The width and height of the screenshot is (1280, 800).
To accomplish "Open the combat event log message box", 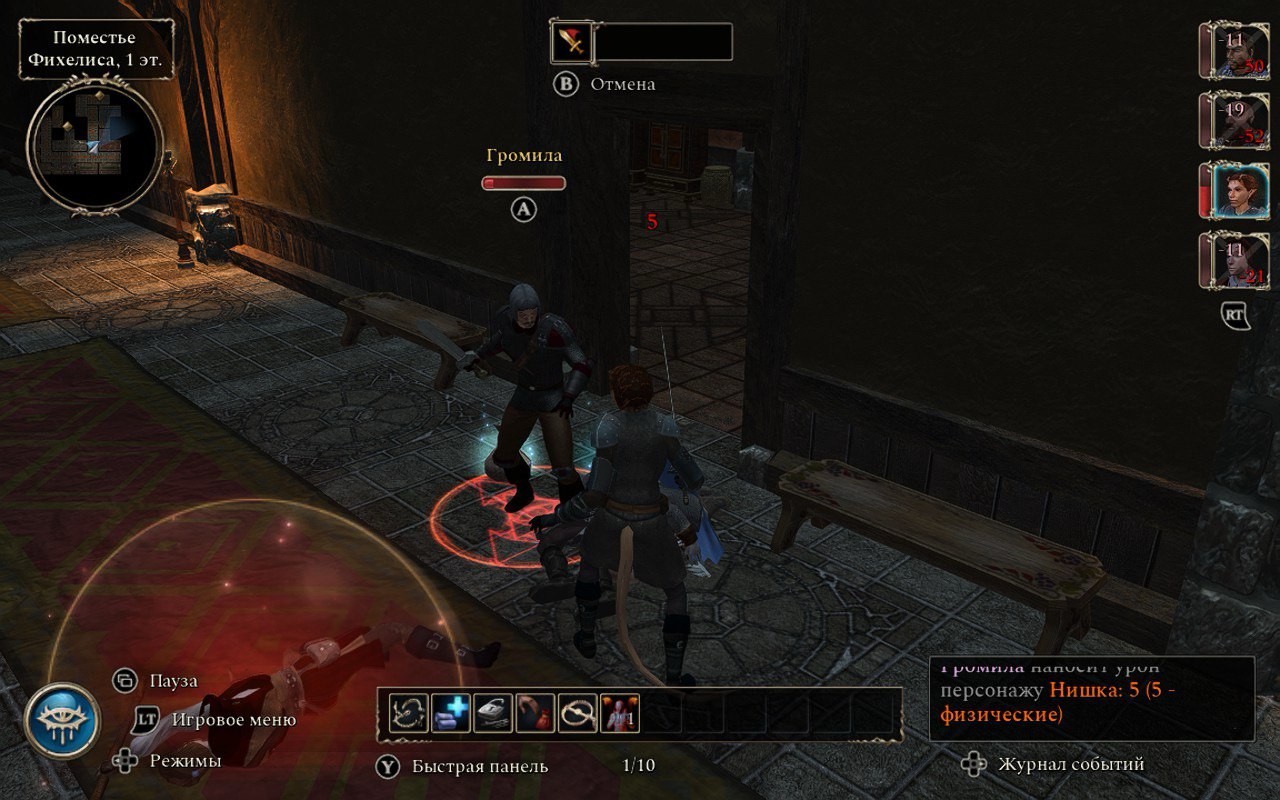I will pos(1092,698).
